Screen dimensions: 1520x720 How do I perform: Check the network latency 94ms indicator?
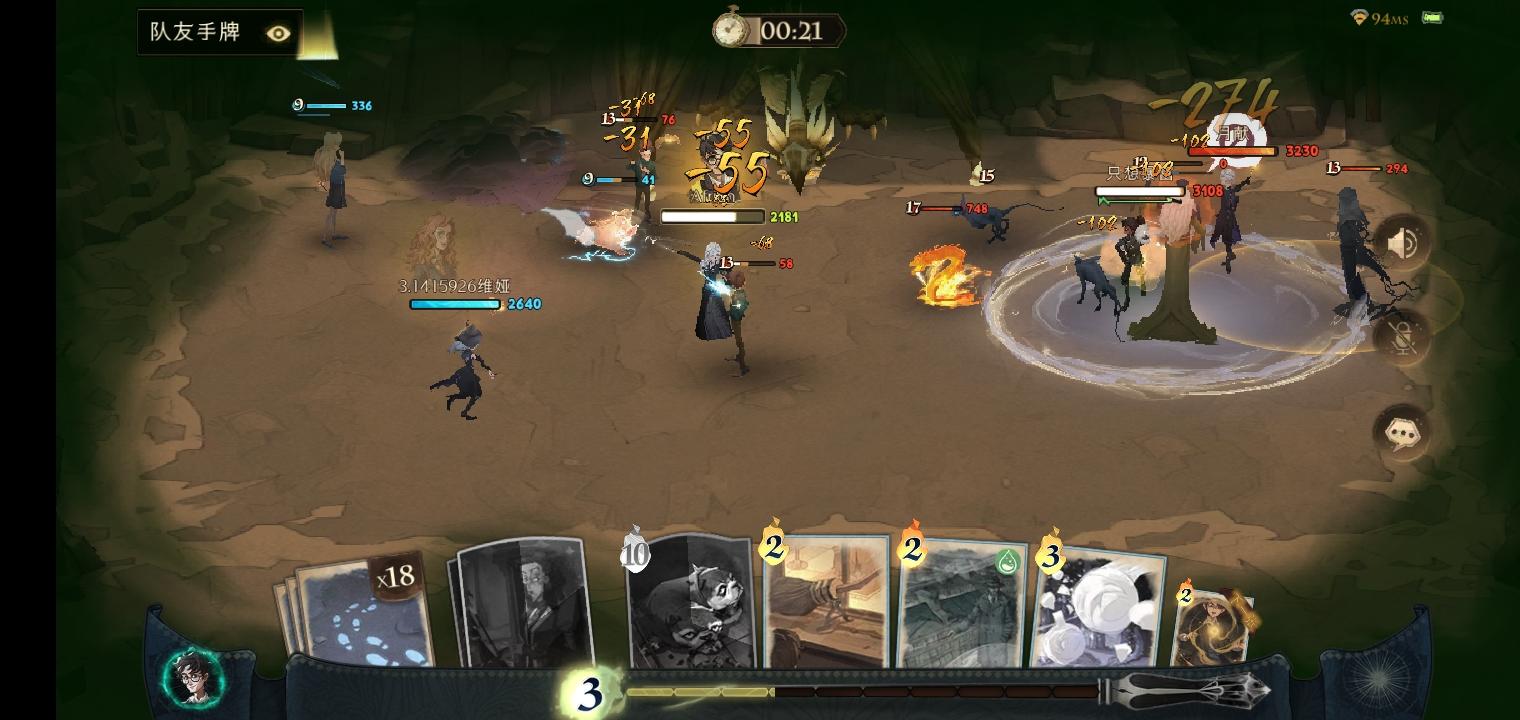click(1381, 17)
